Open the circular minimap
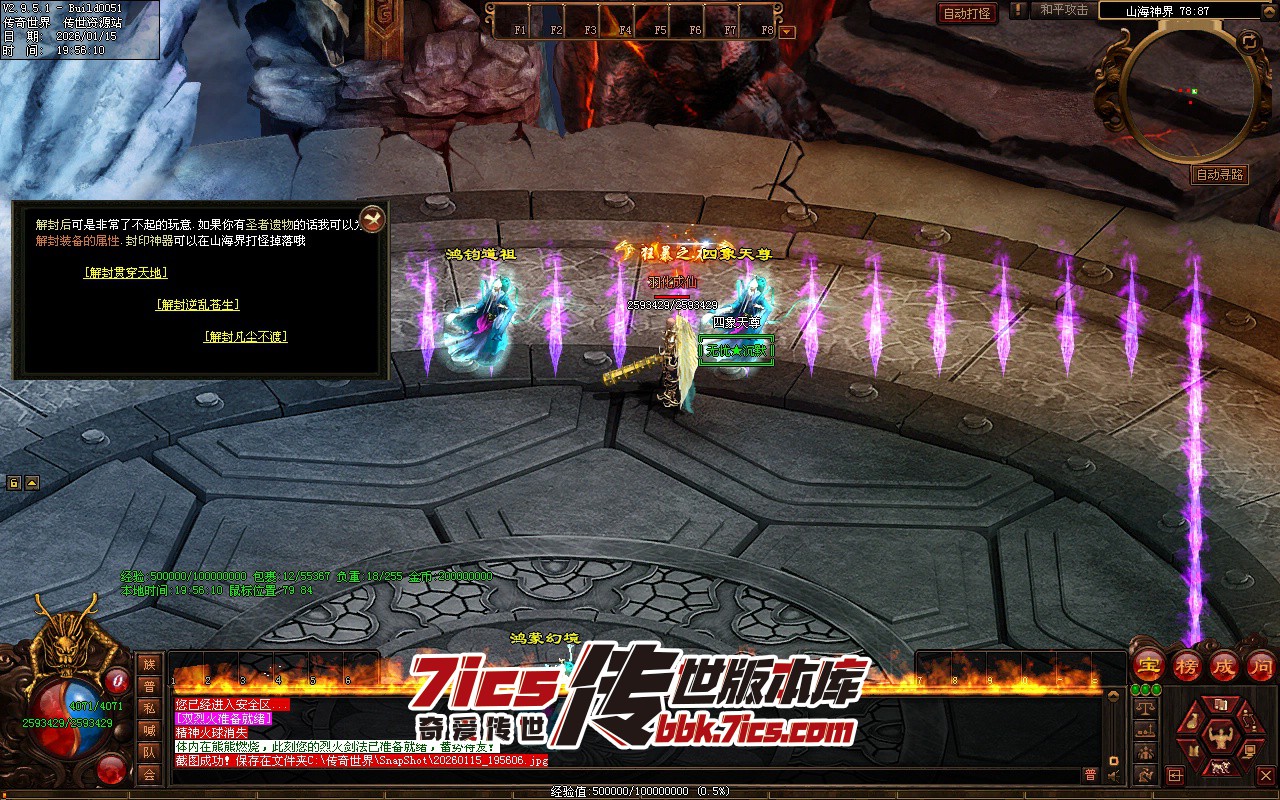1280x800 pixels. (1190, 95)
